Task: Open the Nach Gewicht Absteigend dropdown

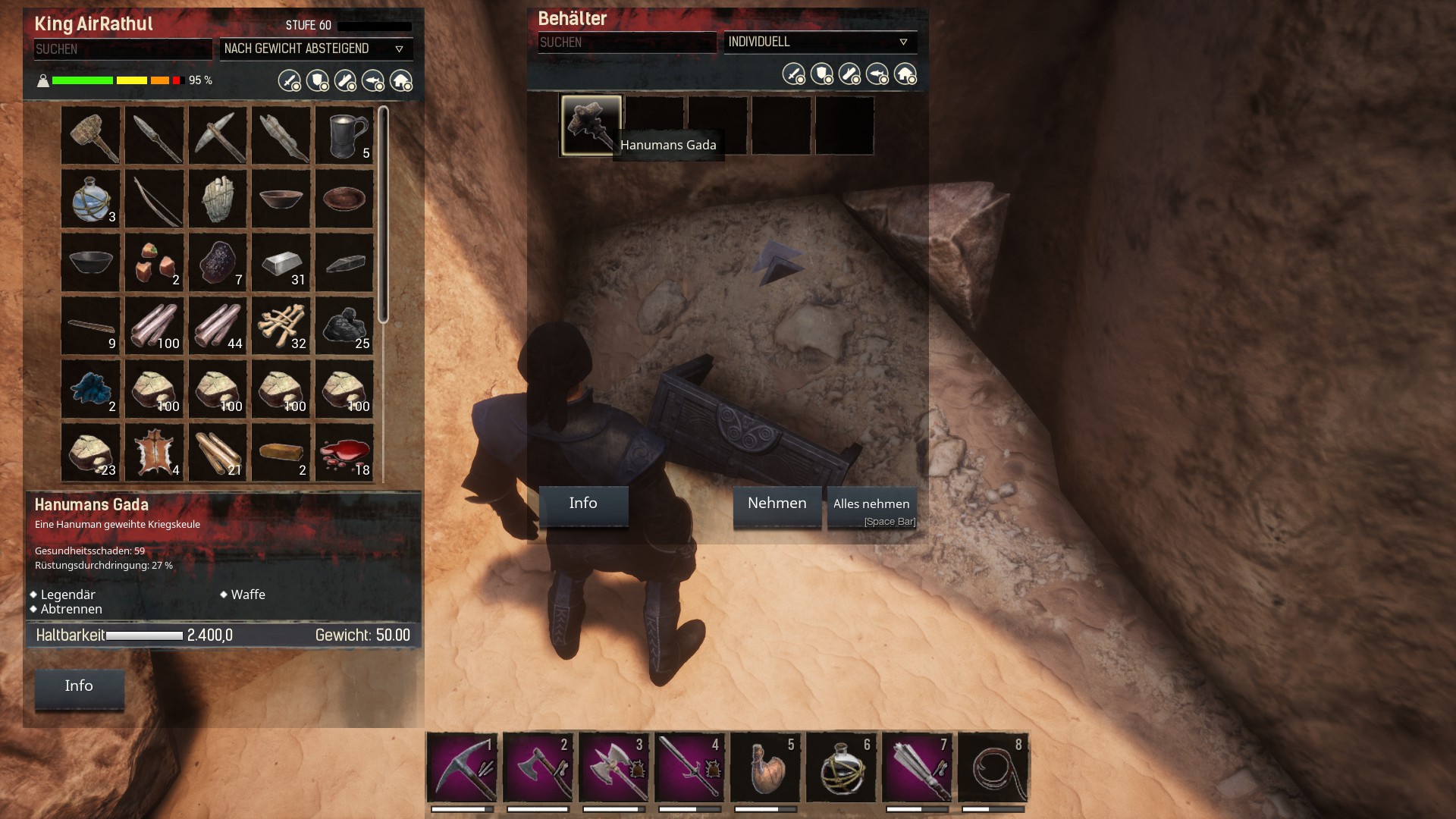Action: click(315, 49)
